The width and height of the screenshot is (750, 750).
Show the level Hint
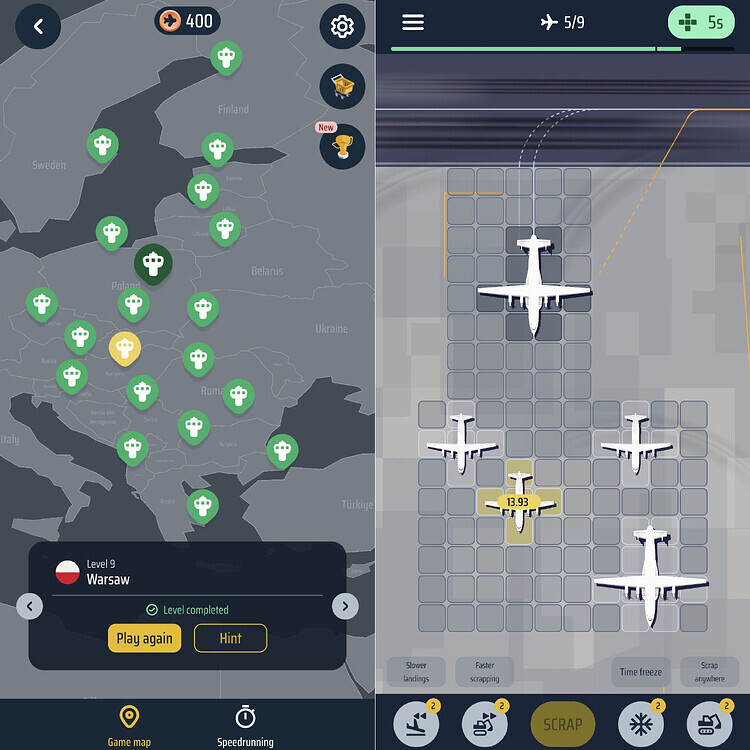pos(230,638)
